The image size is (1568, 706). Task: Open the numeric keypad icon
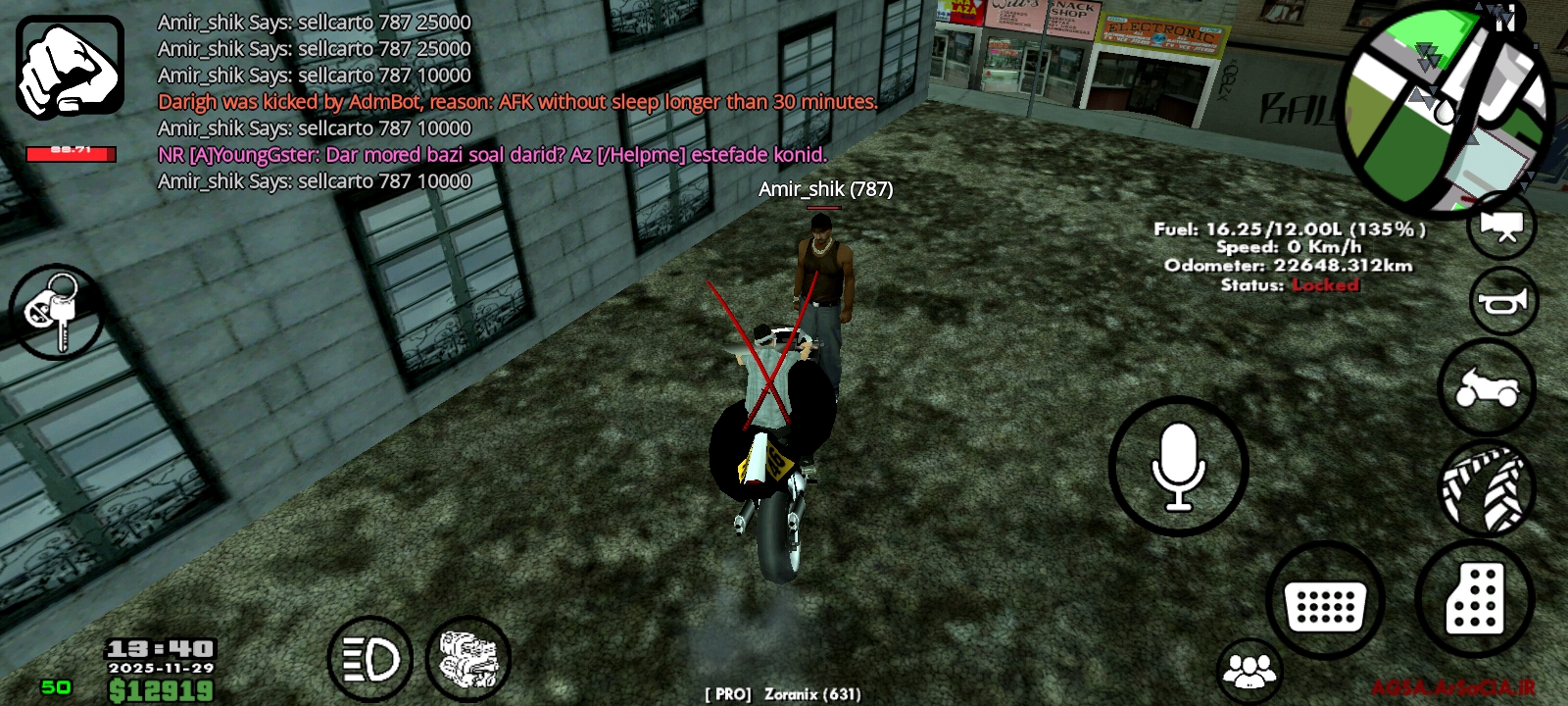1325,600
